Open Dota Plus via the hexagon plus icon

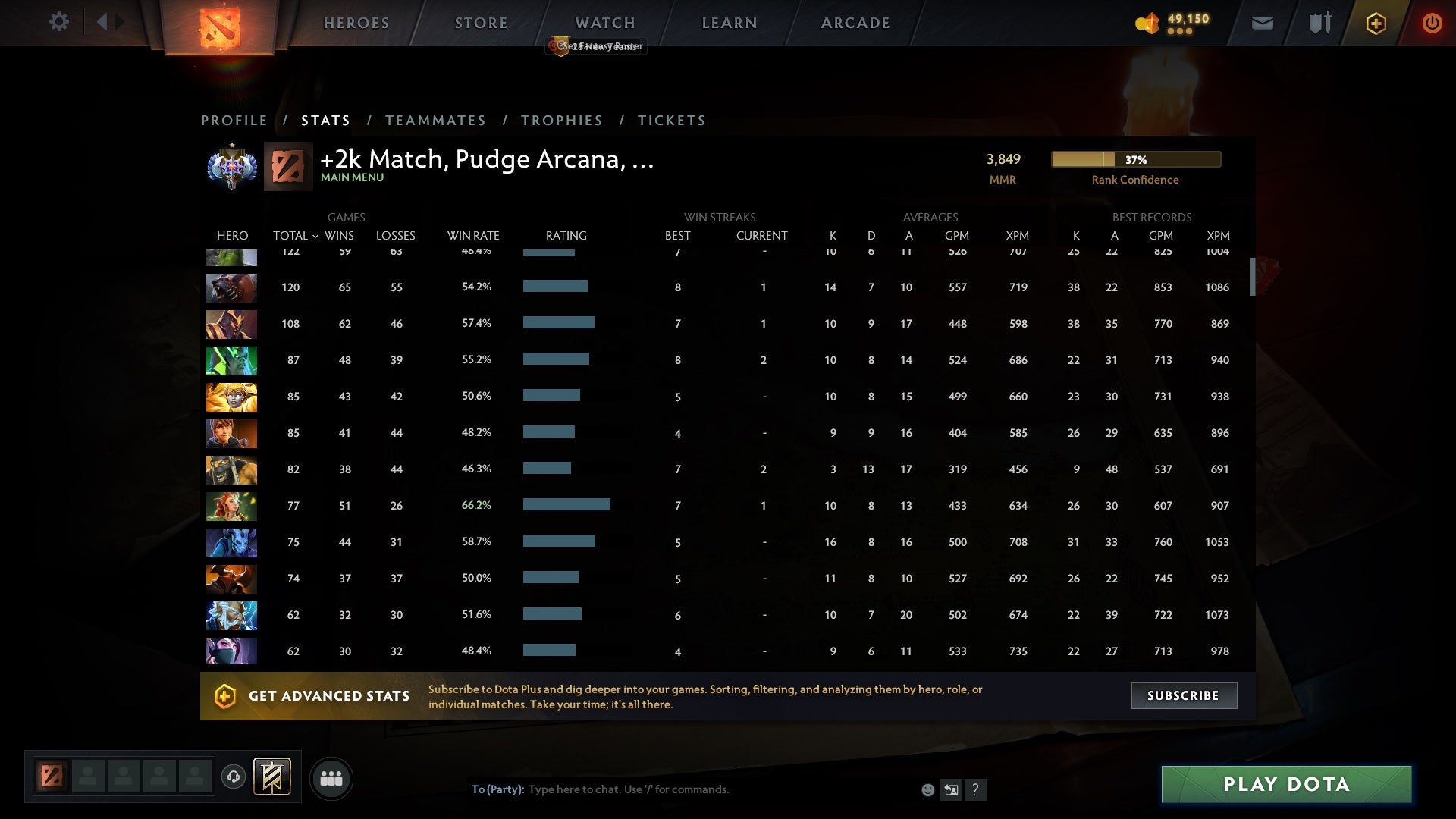pos(1375,23)
